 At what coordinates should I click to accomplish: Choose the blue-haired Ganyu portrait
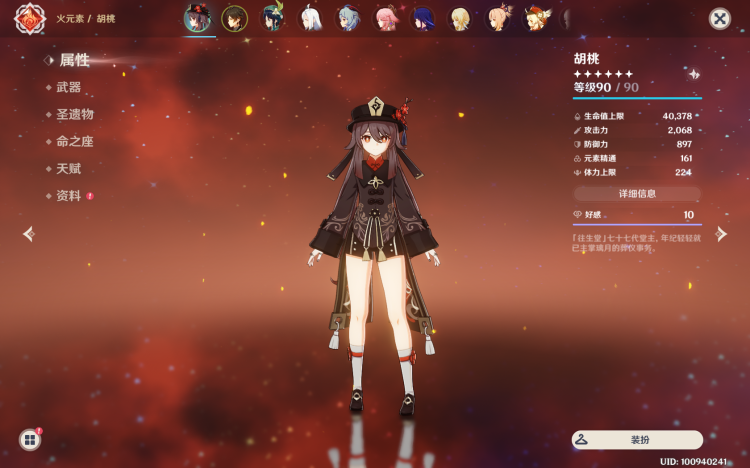[348, 19]
